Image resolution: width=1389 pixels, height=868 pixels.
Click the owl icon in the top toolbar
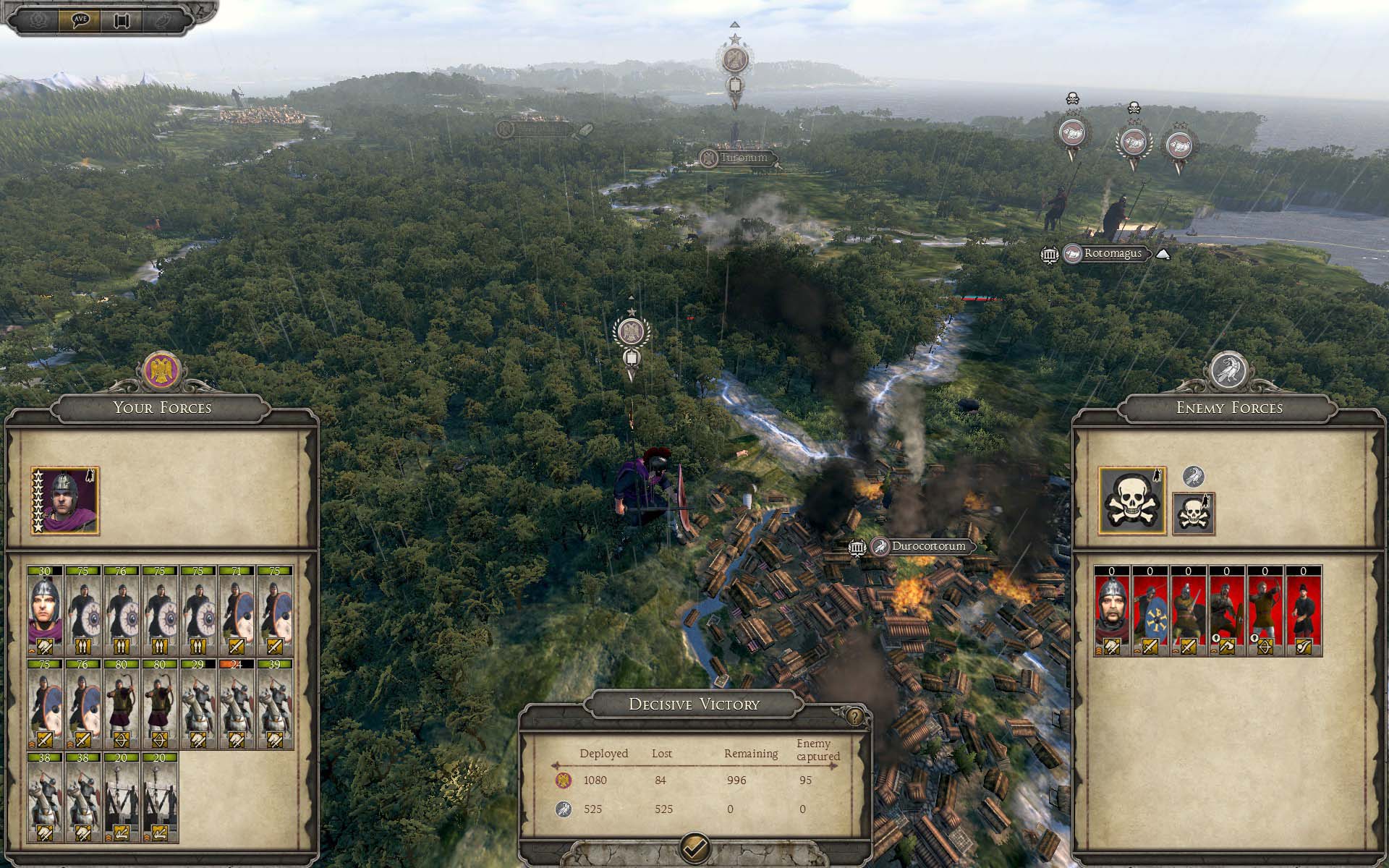(x=161, y=20)
